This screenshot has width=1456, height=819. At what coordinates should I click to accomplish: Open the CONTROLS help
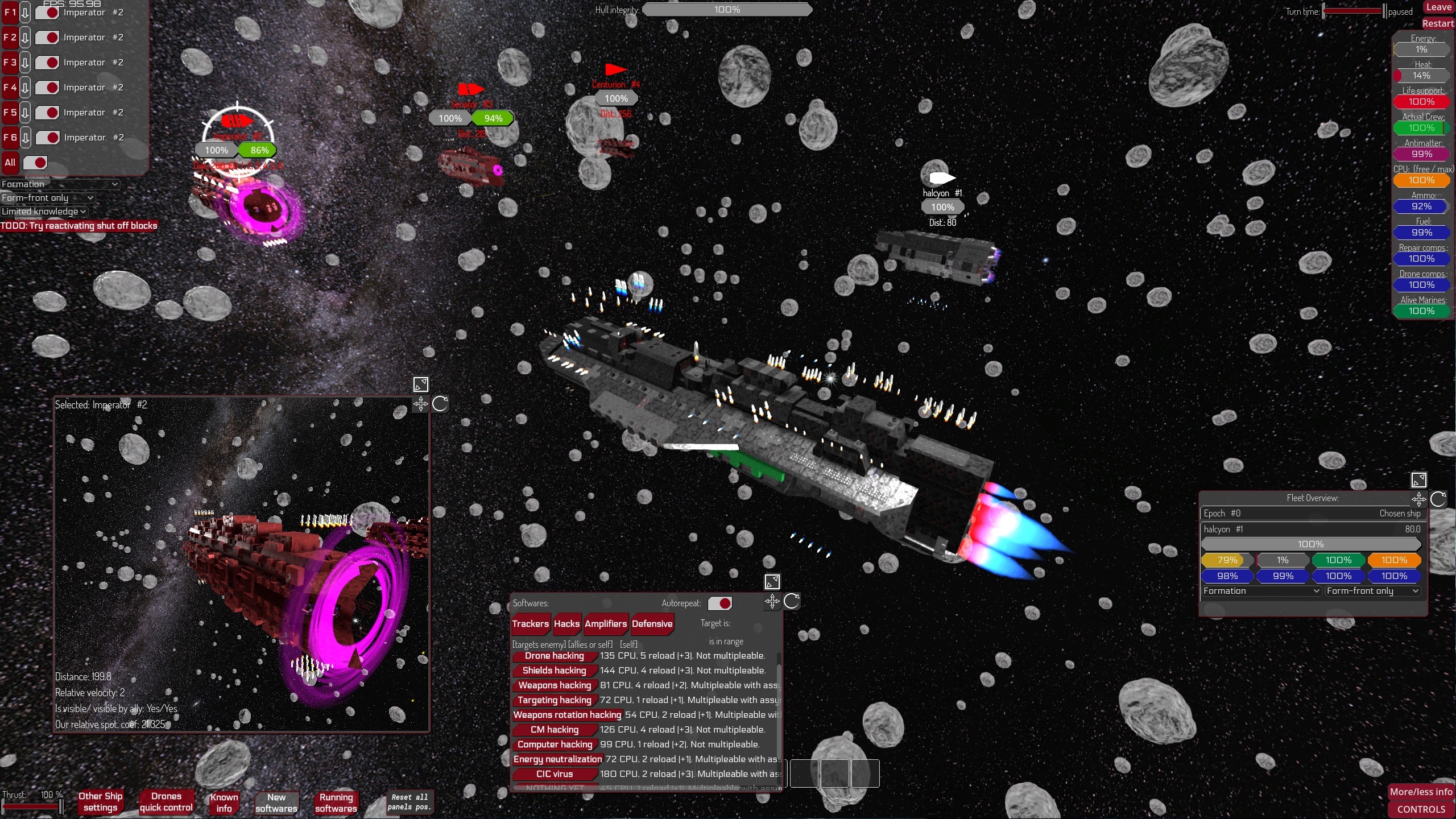coord(1421,809)
